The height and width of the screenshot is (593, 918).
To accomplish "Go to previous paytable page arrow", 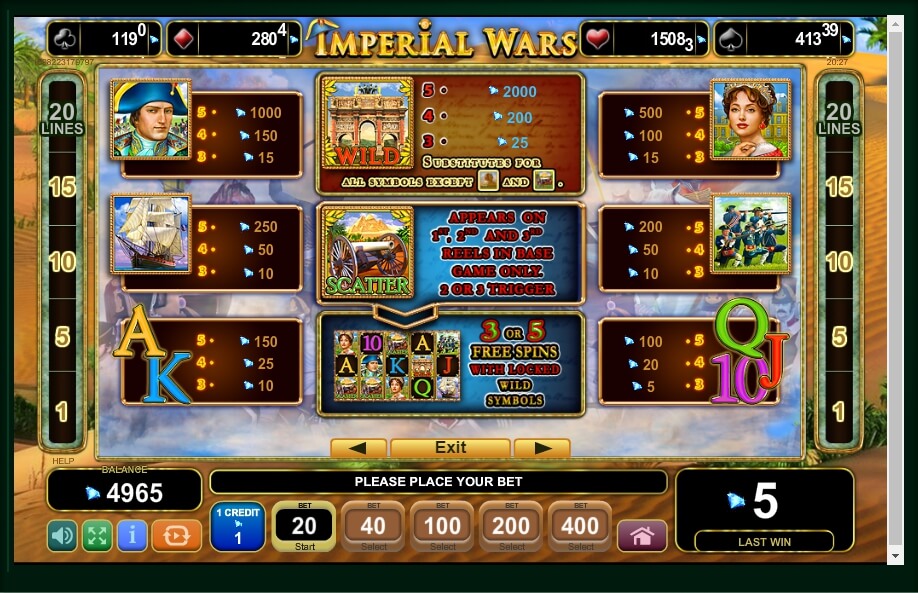I will 358,448.
